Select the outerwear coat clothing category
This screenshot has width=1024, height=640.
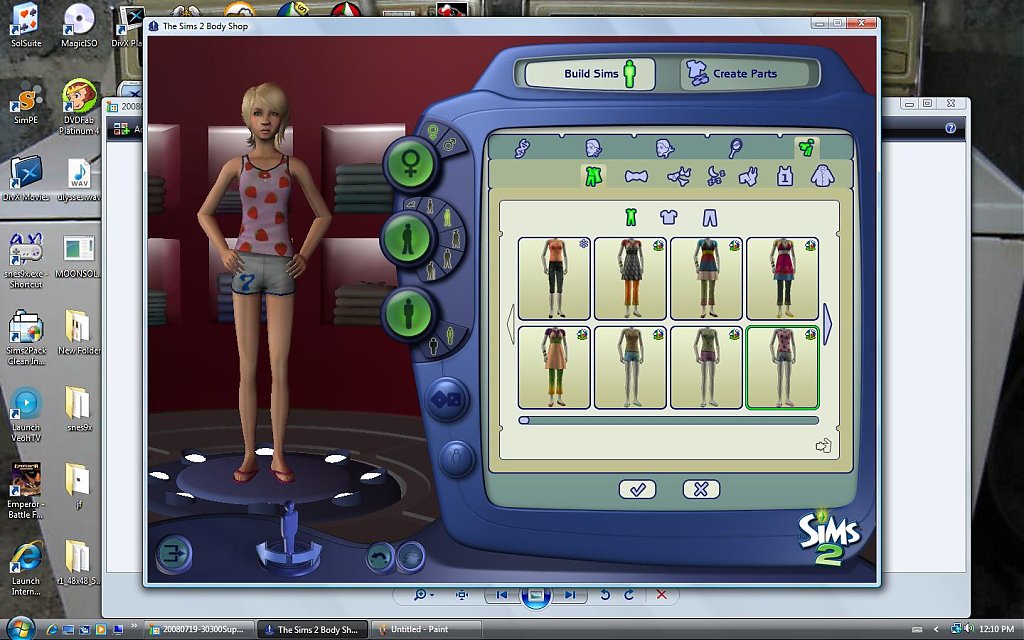click(823, 177)
